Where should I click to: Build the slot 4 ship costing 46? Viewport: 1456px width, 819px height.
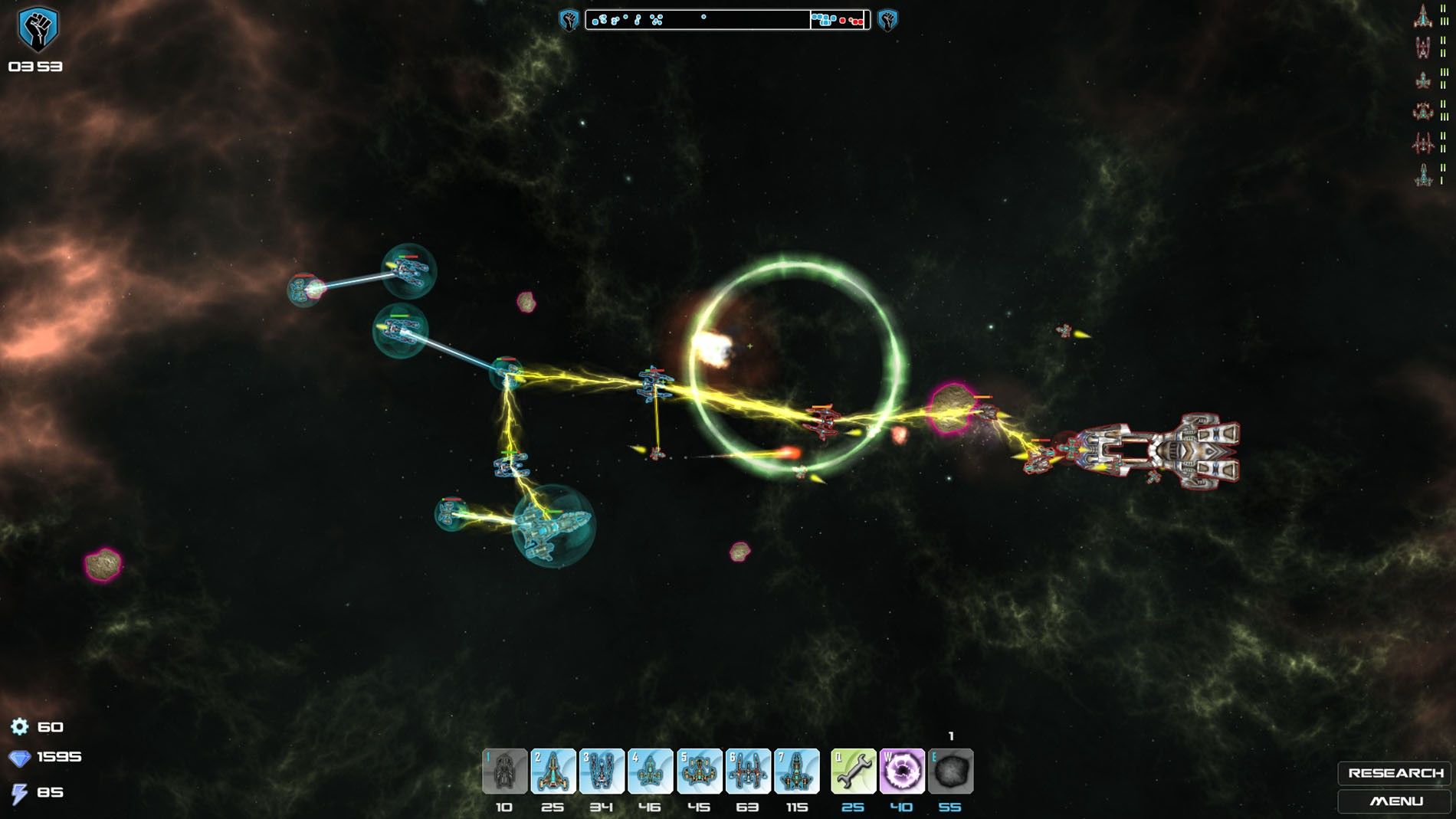coord(650,771)
